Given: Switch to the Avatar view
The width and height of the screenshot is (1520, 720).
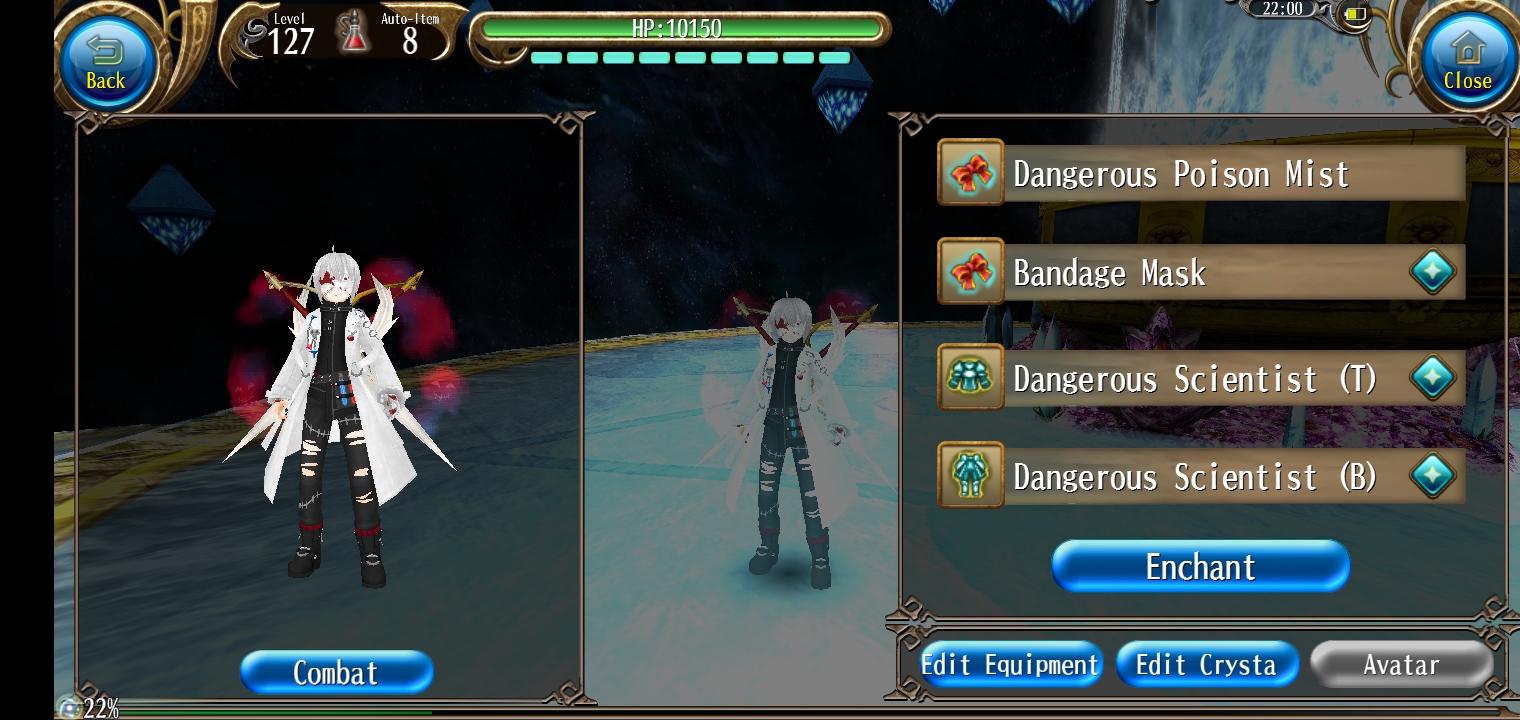Looking at the screenshot, I should pos(1401,665).
